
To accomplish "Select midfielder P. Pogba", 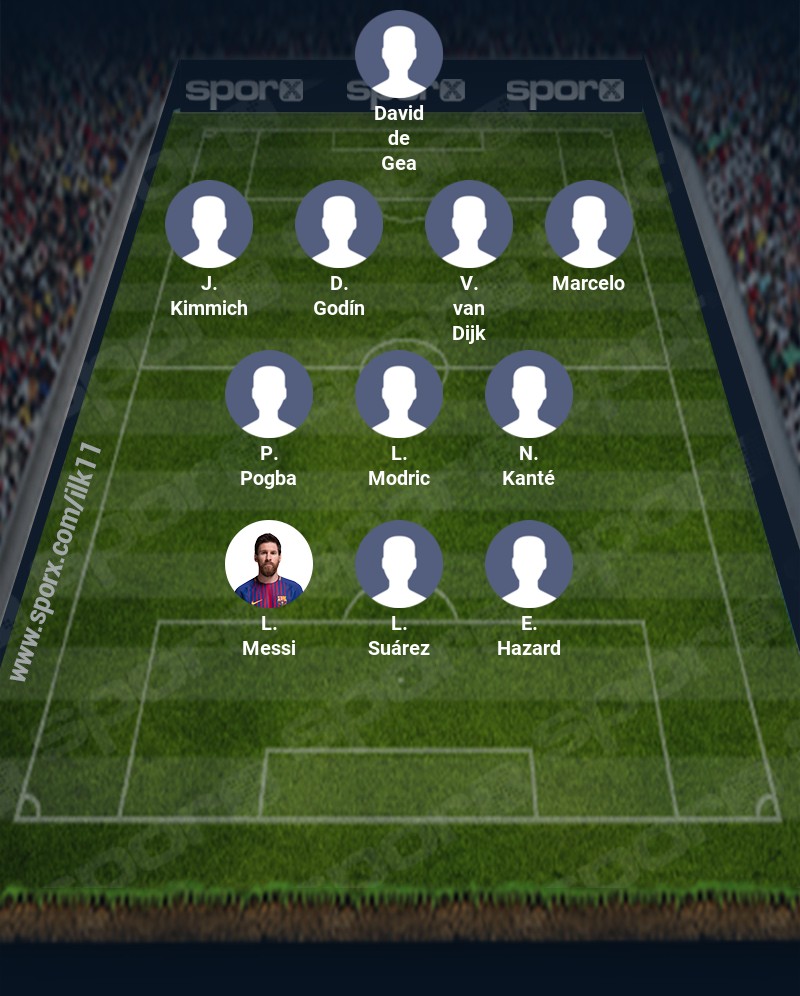I will 269,394.
